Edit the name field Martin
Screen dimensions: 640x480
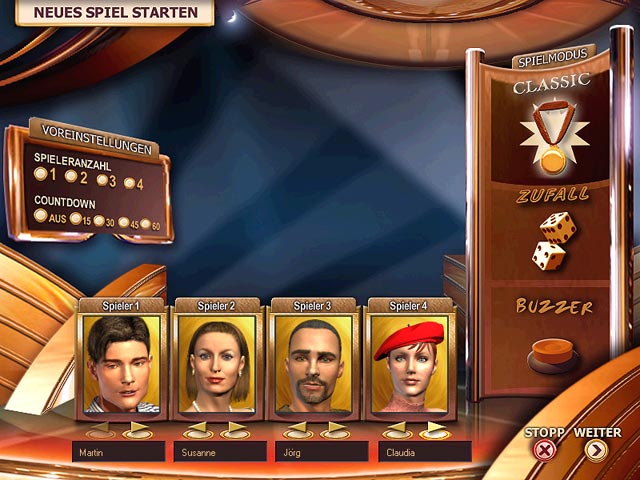point(118,453)
